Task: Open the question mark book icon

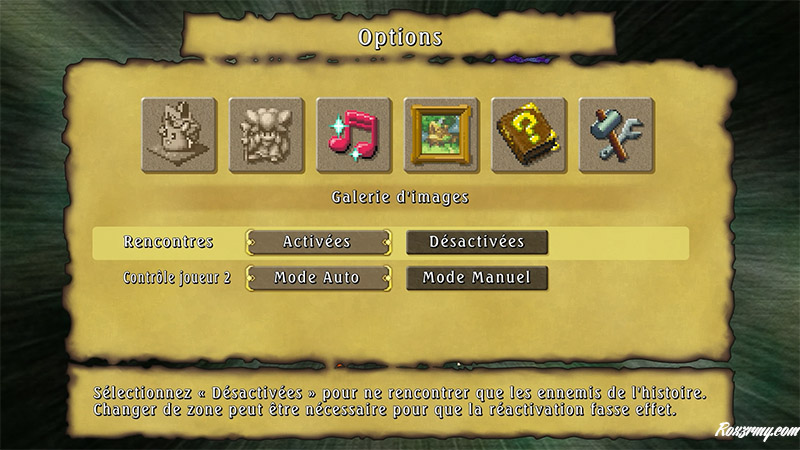Action: (529, 134)
